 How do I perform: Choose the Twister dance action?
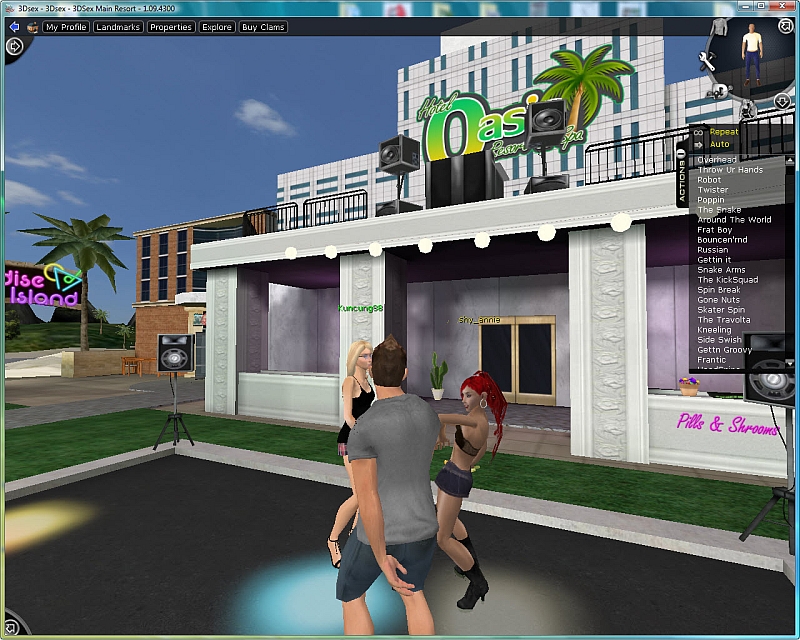[x=713, y=190]
